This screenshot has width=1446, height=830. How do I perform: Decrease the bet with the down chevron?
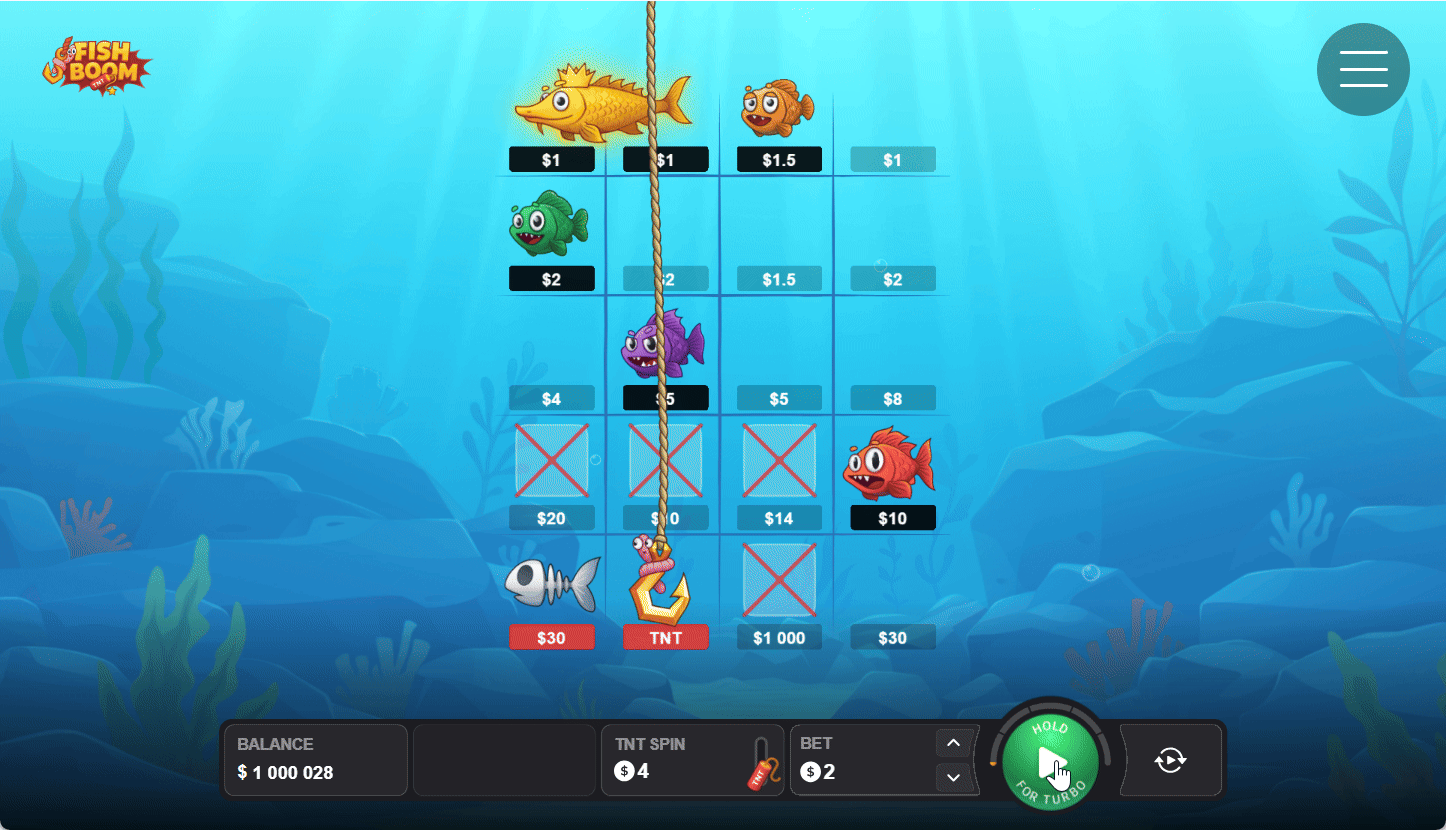click(x=953, y=777)
